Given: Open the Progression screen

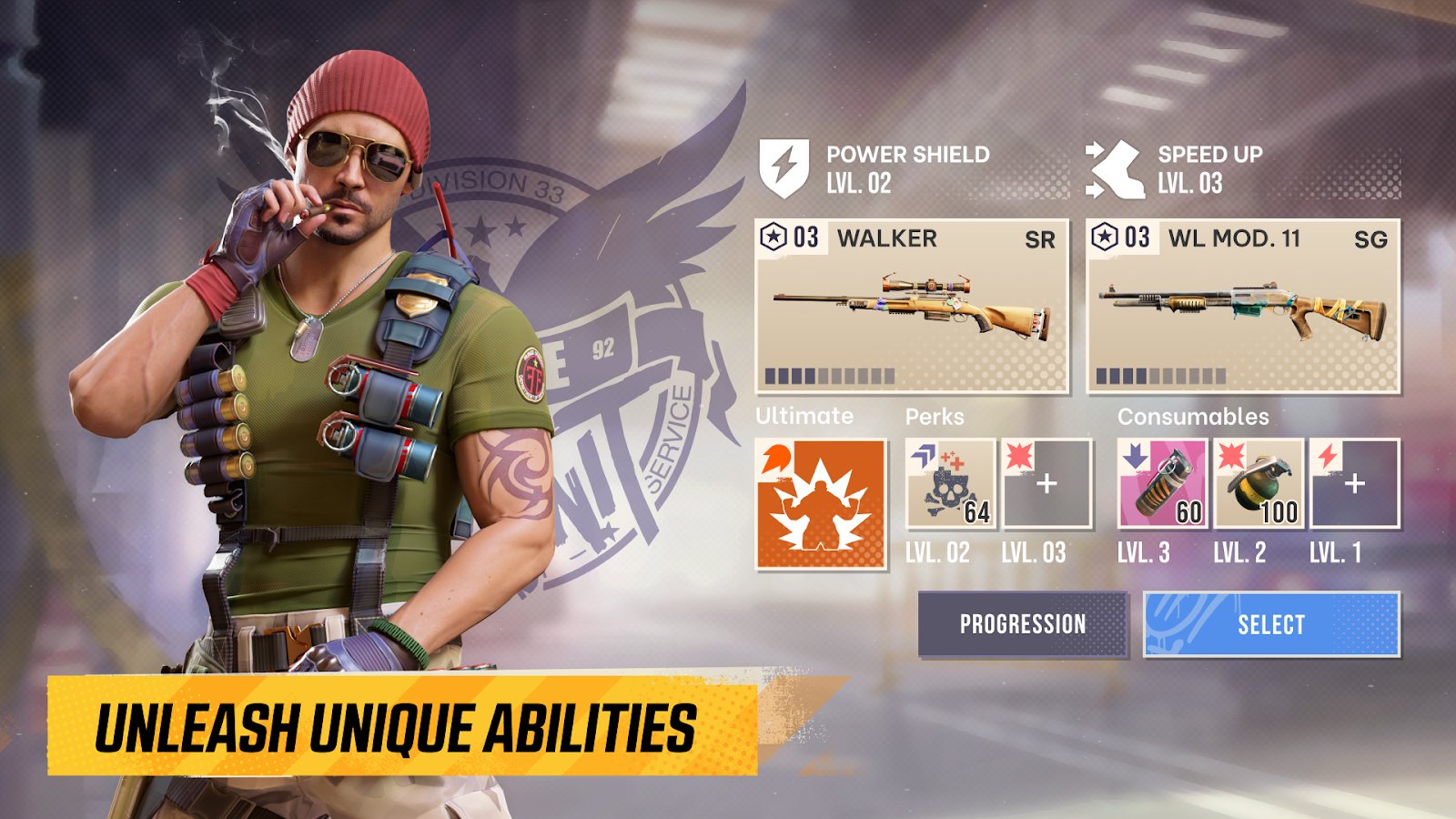Looking at the screenshot, I should point(1023,624).
